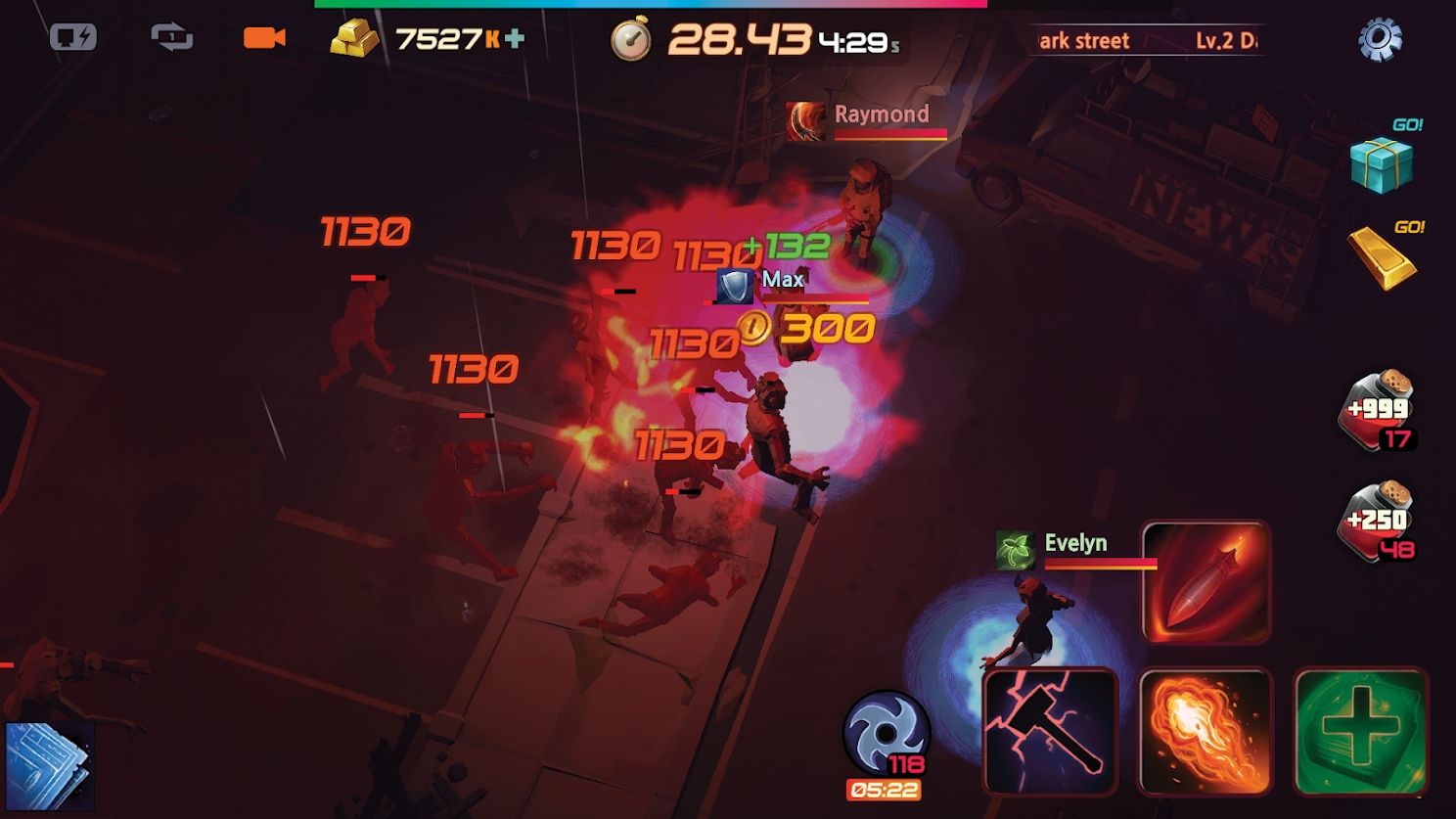Start screen recording with the orange camera icon
Image resolution: width=1456 pixels, height=819 pixels.
pyautogui.click(x=266, y=37)
